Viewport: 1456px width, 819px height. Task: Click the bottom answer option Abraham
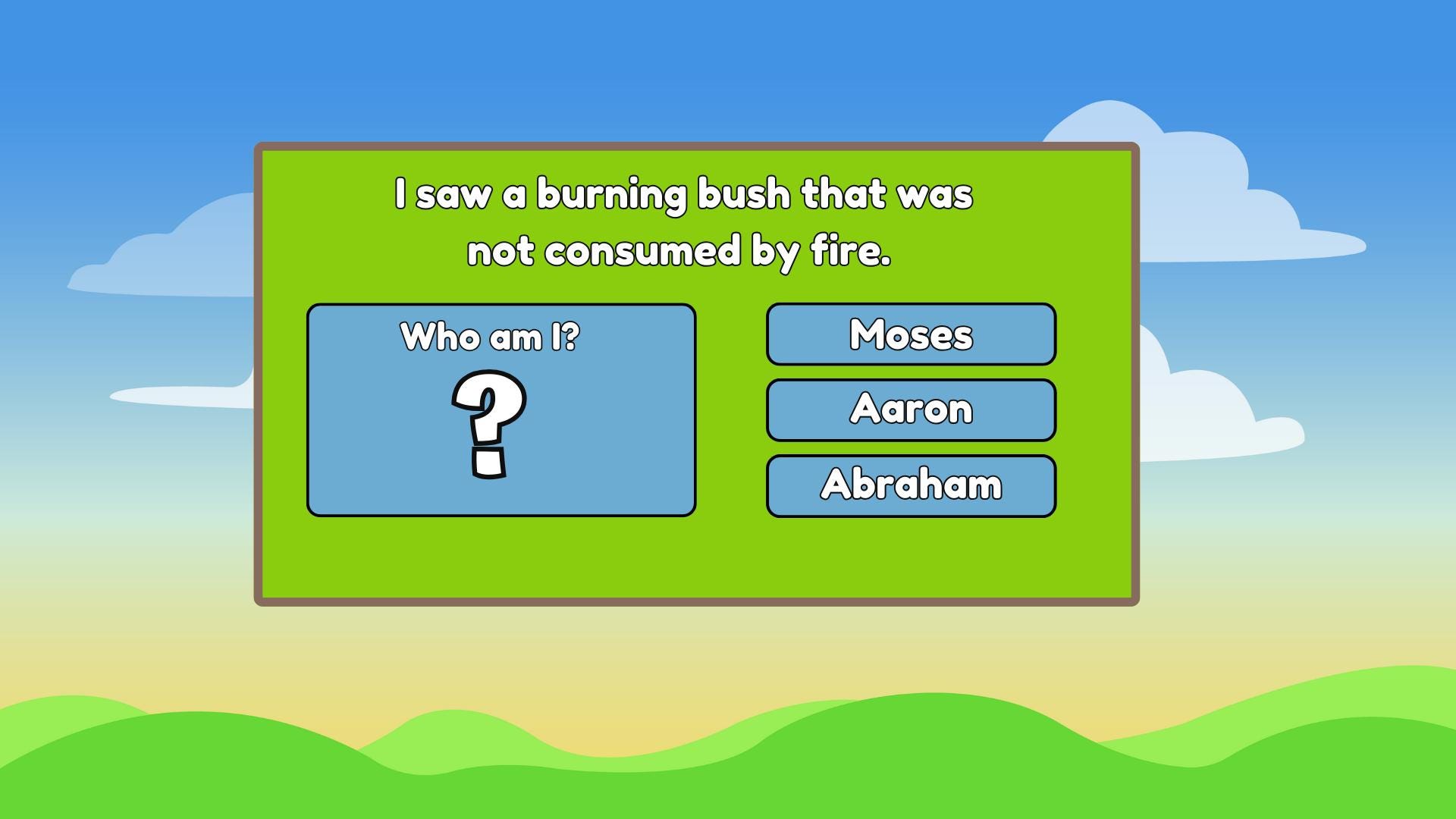(x=910, y=483)
